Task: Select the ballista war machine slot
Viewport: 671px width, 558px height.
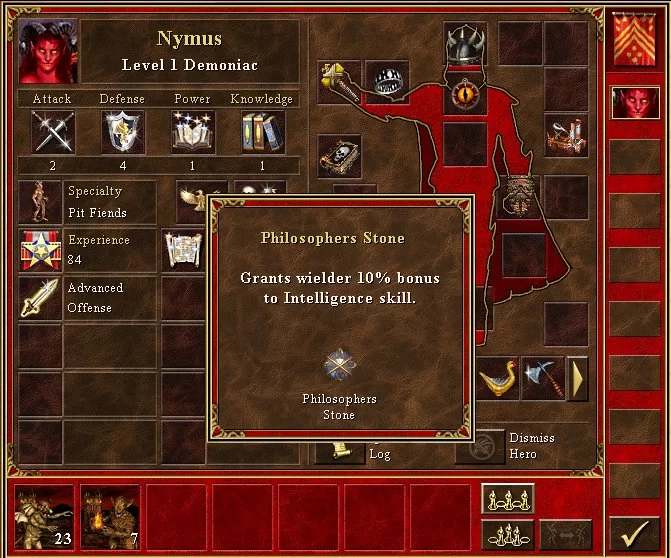Action: tap(565, 133)
